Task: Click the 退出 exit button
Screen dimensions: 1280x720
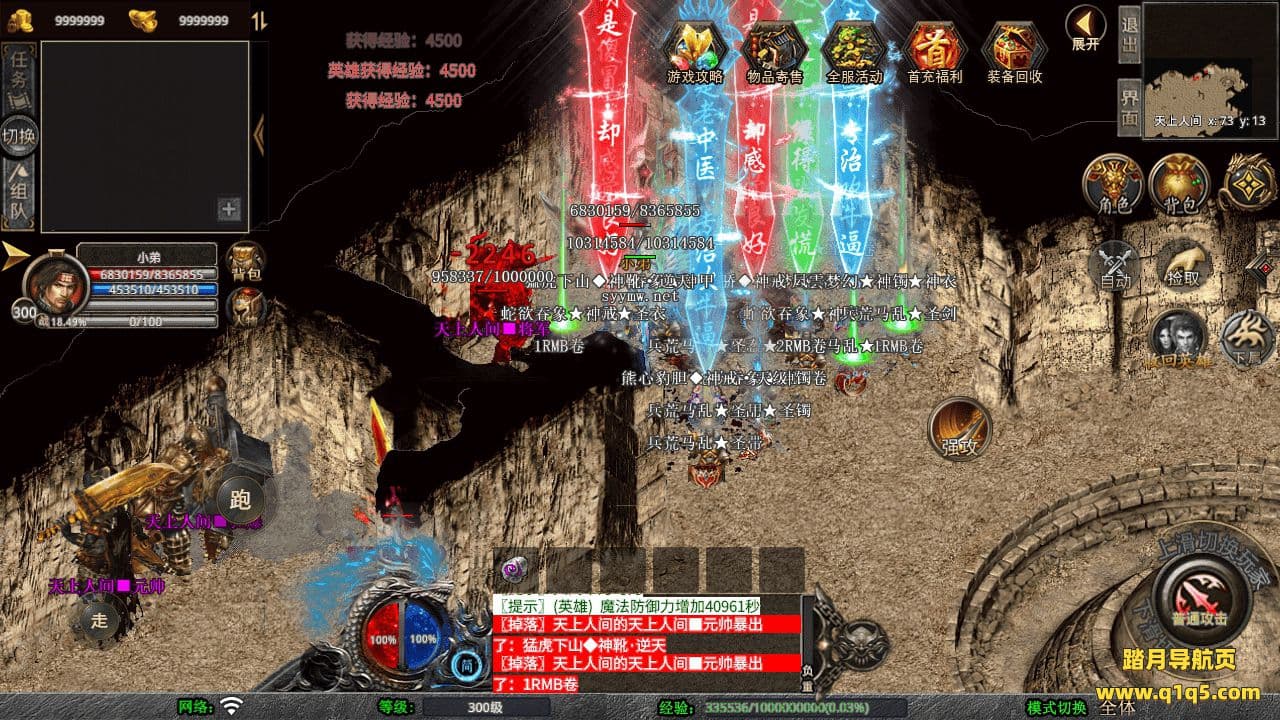Action: pos(1129,33)
